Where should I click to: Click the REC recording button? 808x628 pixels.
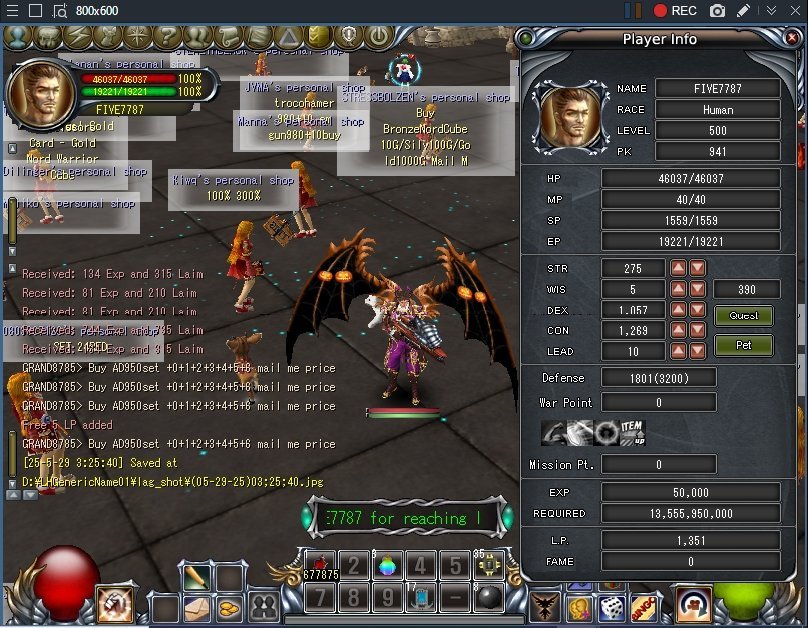coord(675,11)
